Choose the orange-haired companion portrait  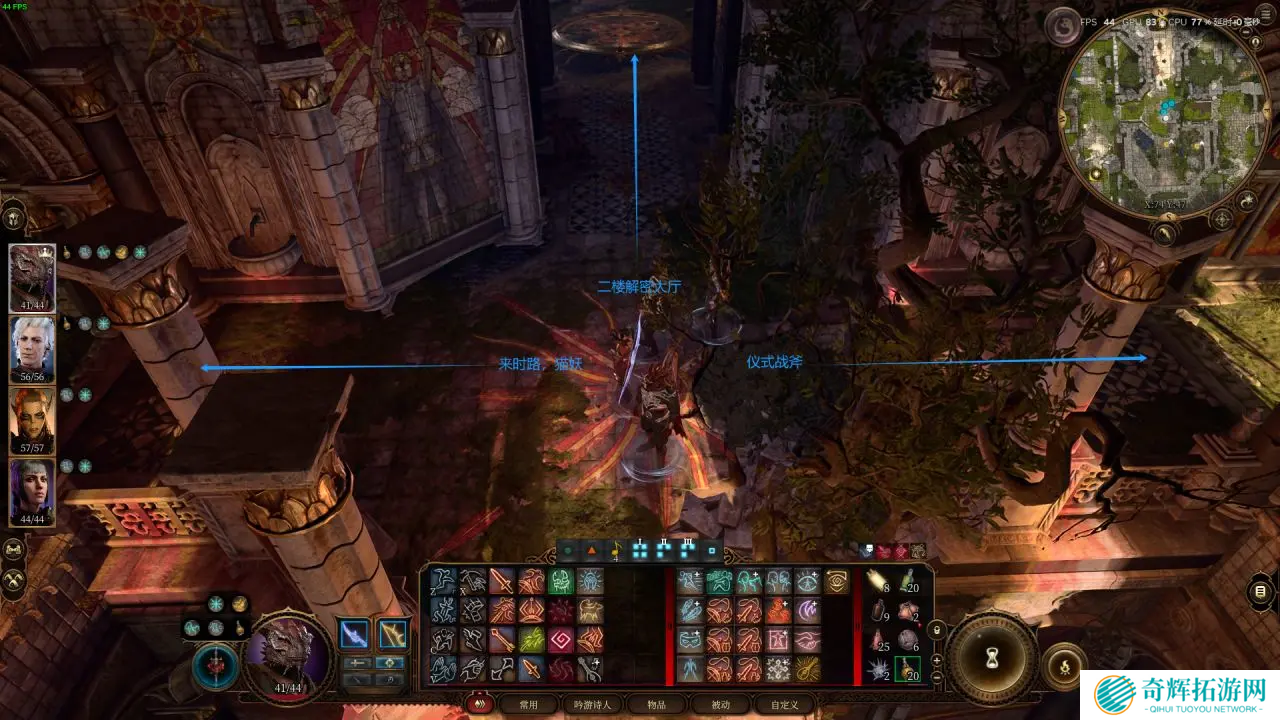[32, 420]
